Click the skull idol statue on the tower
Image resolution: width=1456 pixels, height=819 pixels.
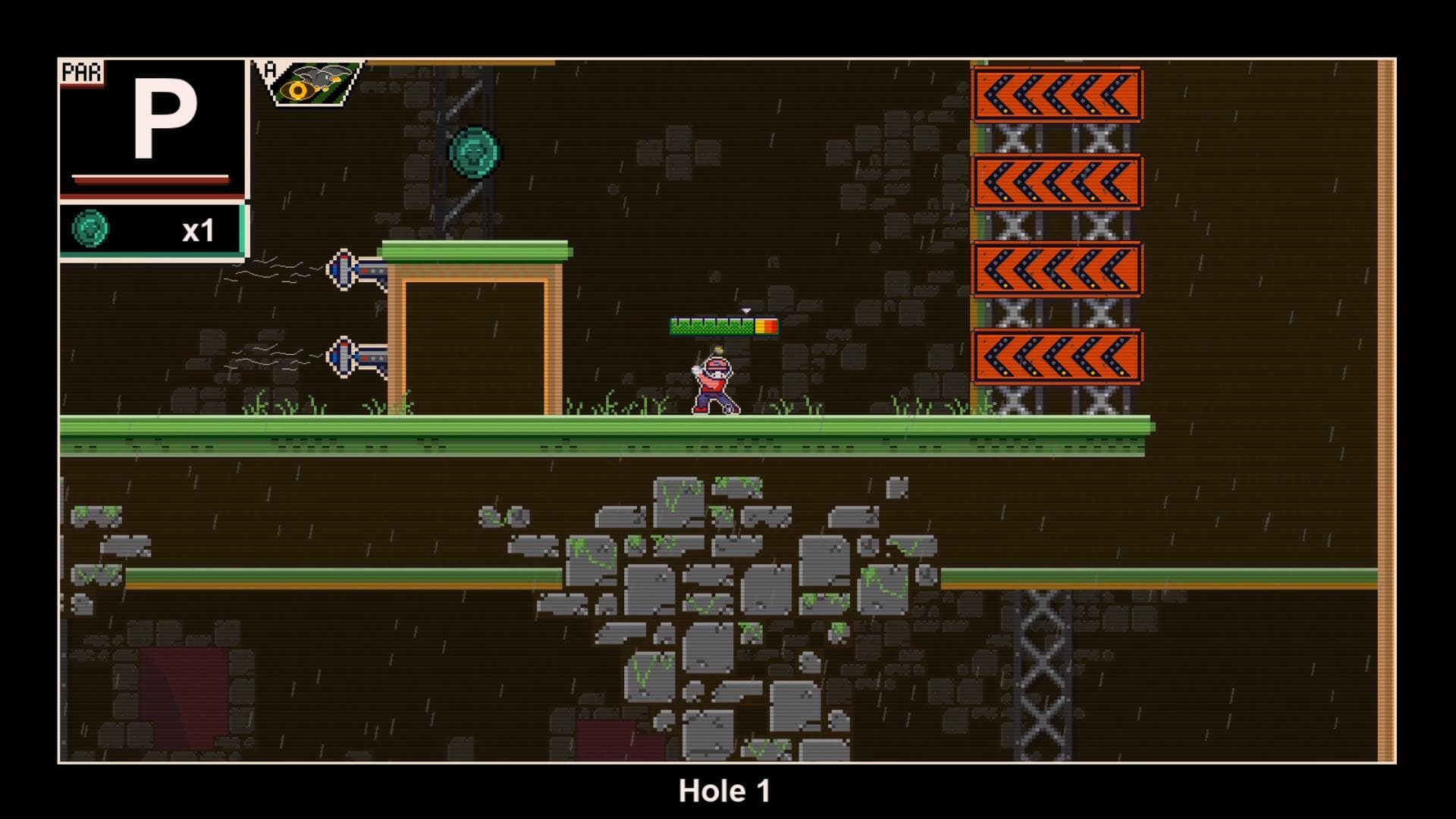[475, 150]
